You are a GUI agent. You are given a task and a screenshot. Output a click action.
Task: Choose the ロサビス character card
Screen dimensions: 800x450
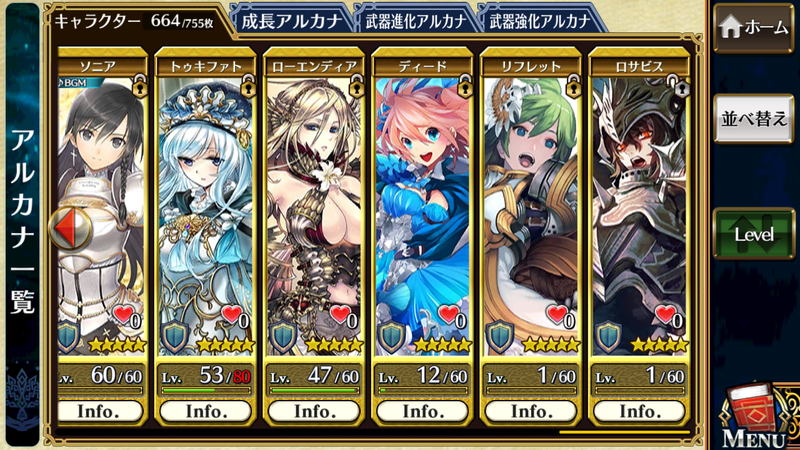(637, 200)
